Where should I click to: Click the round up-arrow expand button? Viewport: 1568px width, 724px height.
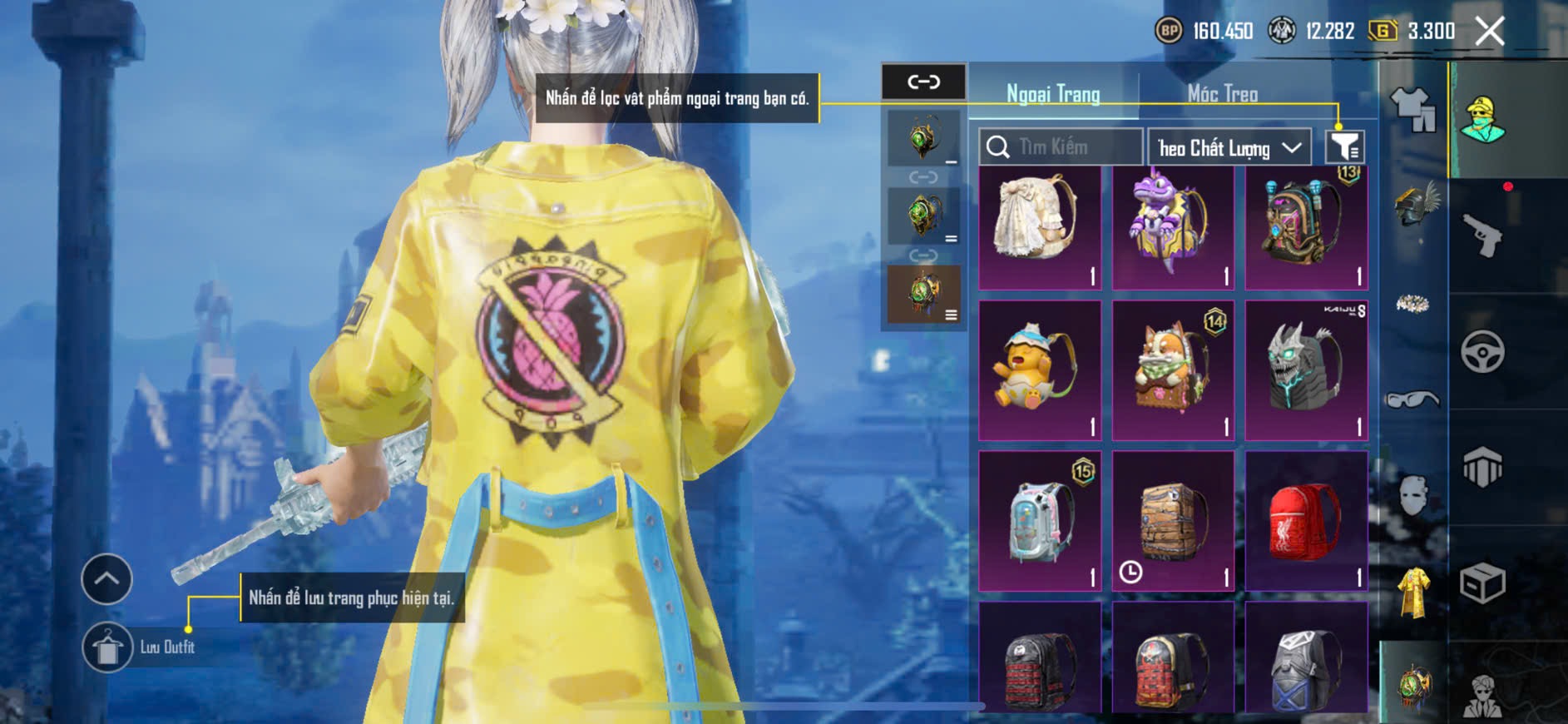pyautogui.click(x=106, y=578)
